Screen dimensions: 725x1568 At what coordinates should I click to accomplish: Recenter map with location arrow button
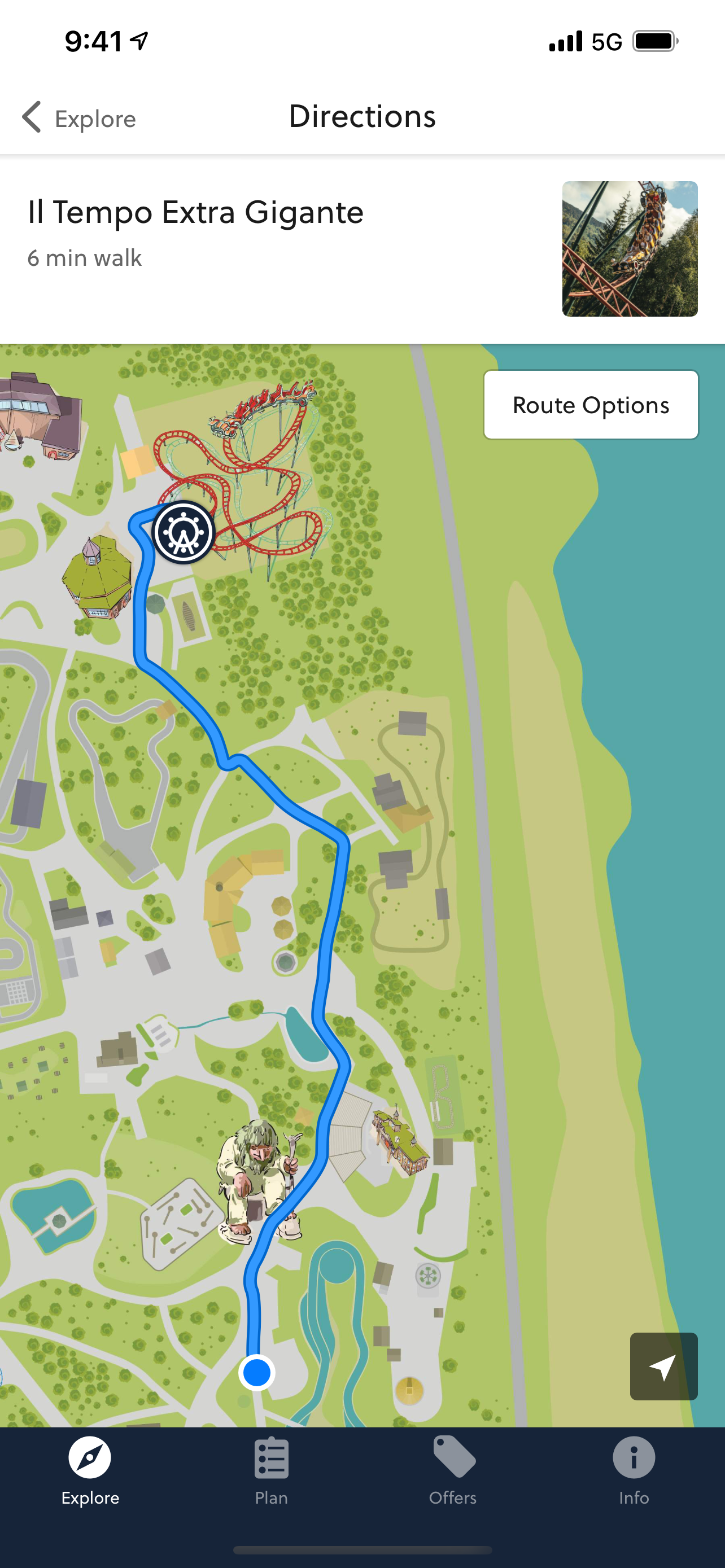663,1366
